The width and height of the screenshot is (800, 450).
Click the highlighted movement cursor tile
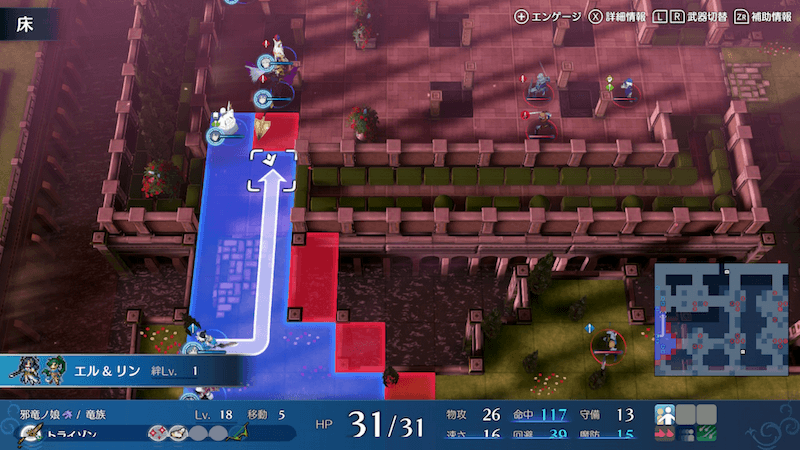click(274, 168)
